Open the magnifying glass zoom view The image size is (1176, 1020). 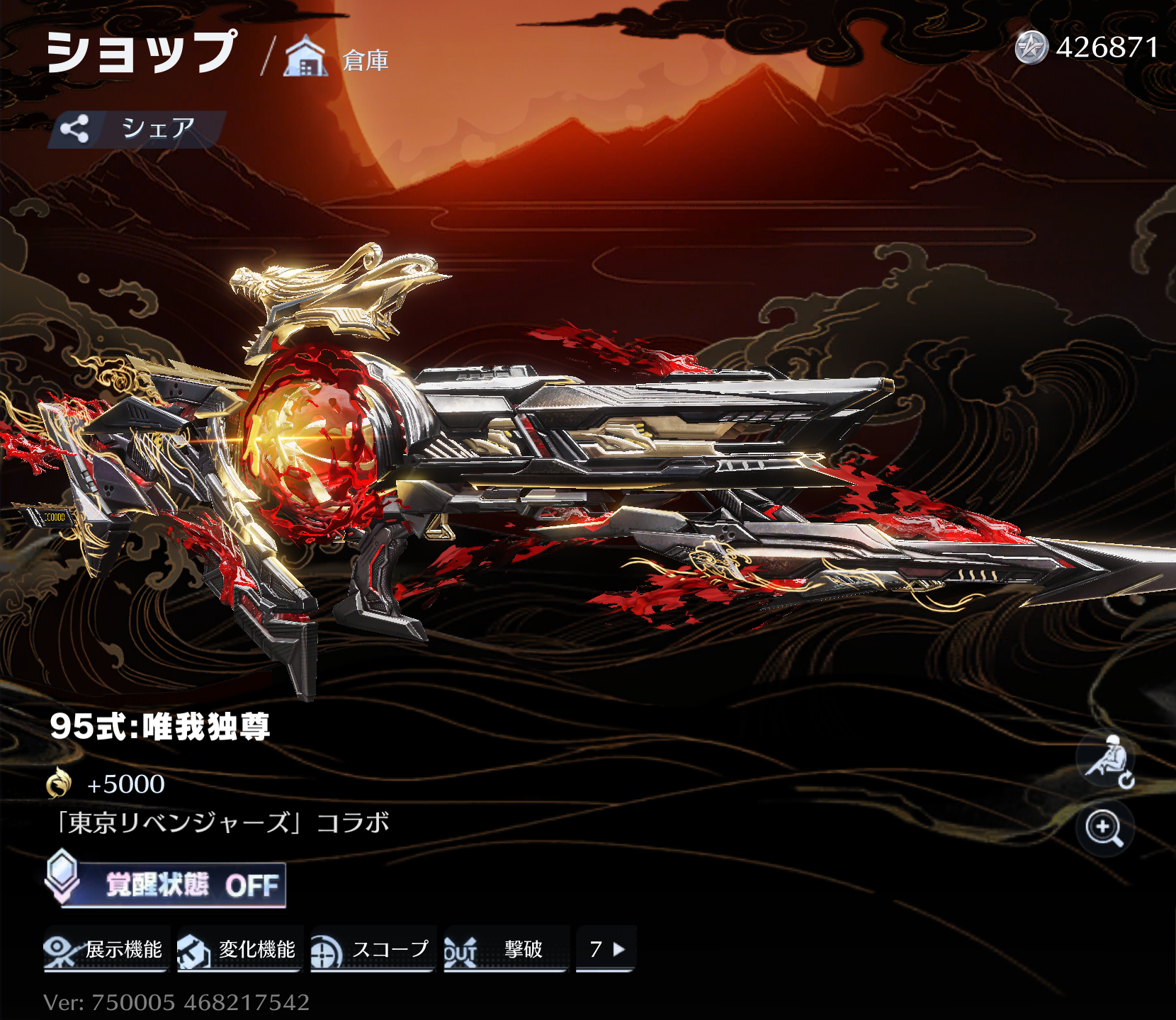[1104, 828]
